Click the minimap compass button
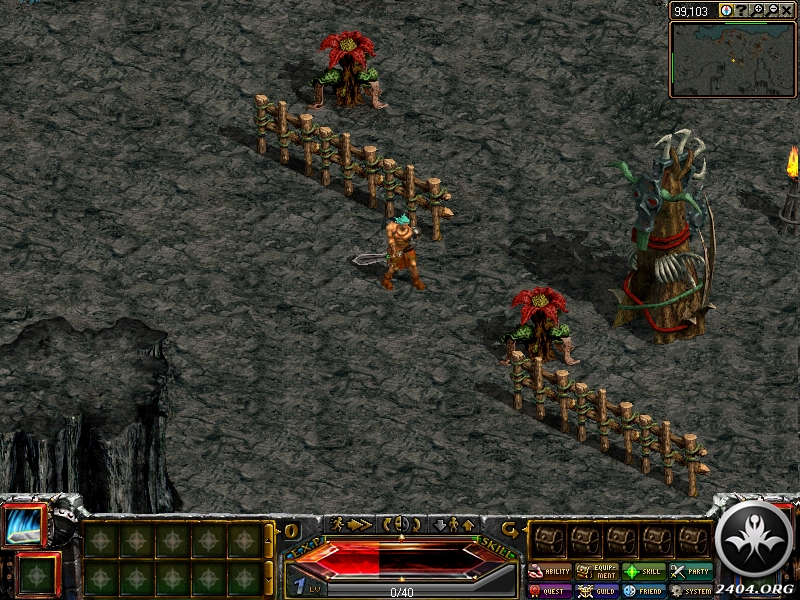This screenshot has width=800, height=600. (x=725, y=10)
